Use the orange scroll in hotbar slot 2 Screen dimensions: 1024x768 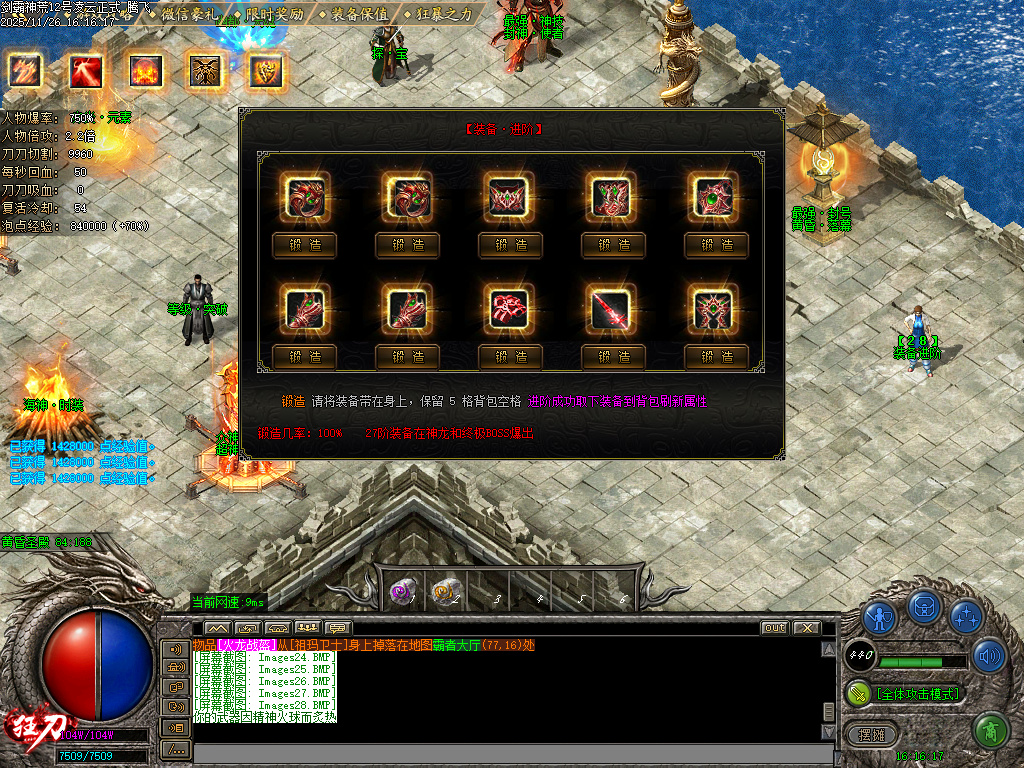444,593
